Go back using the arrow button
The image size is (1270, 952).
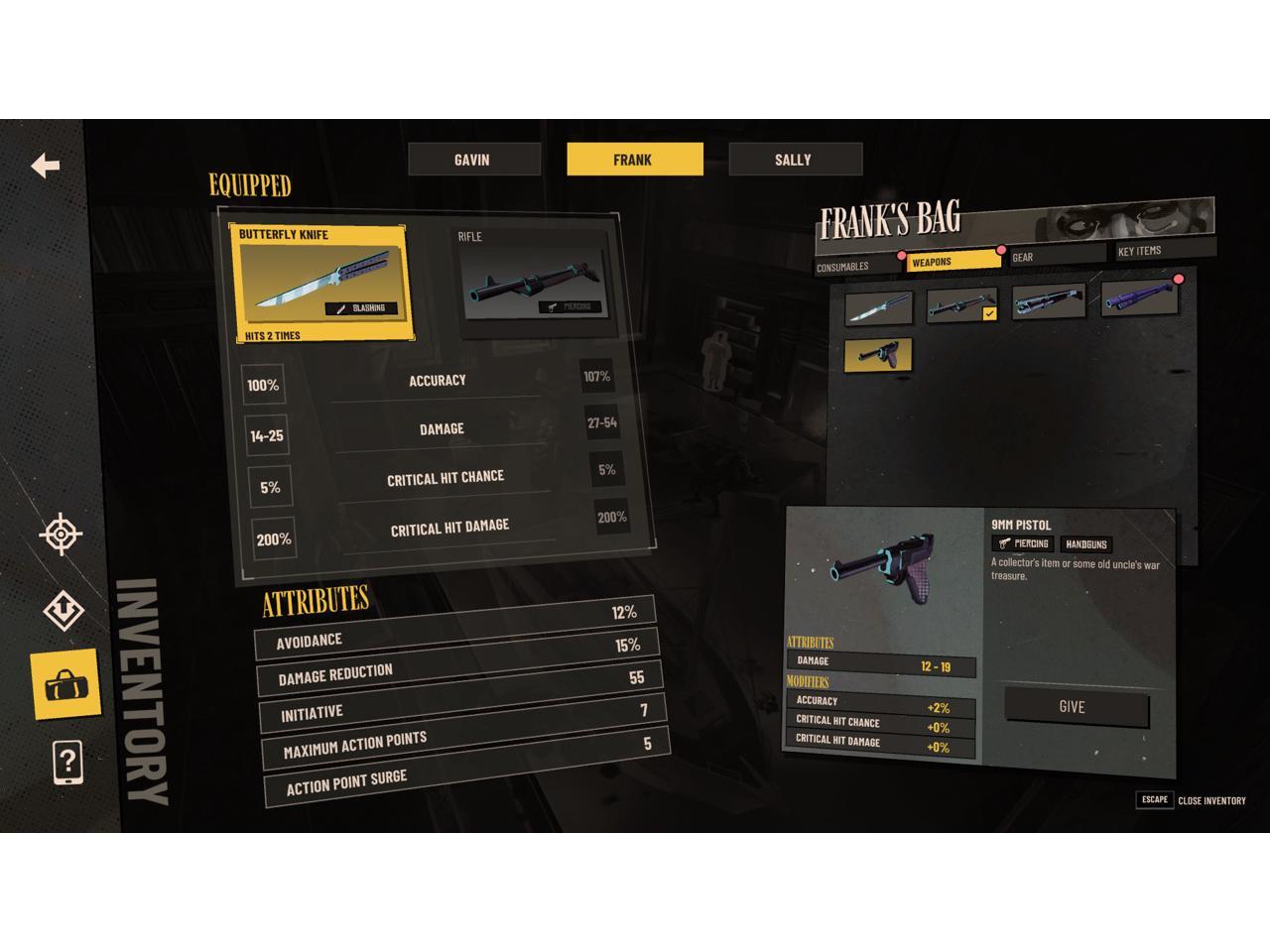coord(46,166)
